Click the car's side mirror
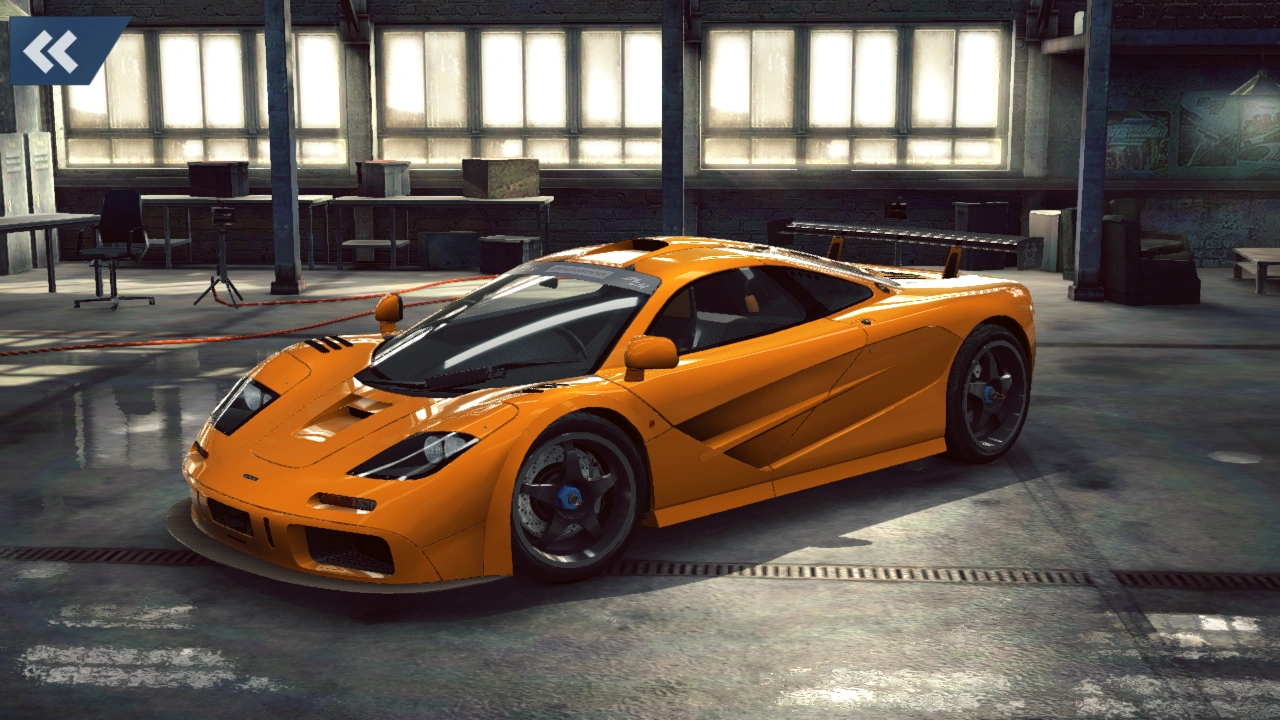The image size is (1280, 720). (x=649, y=352)
